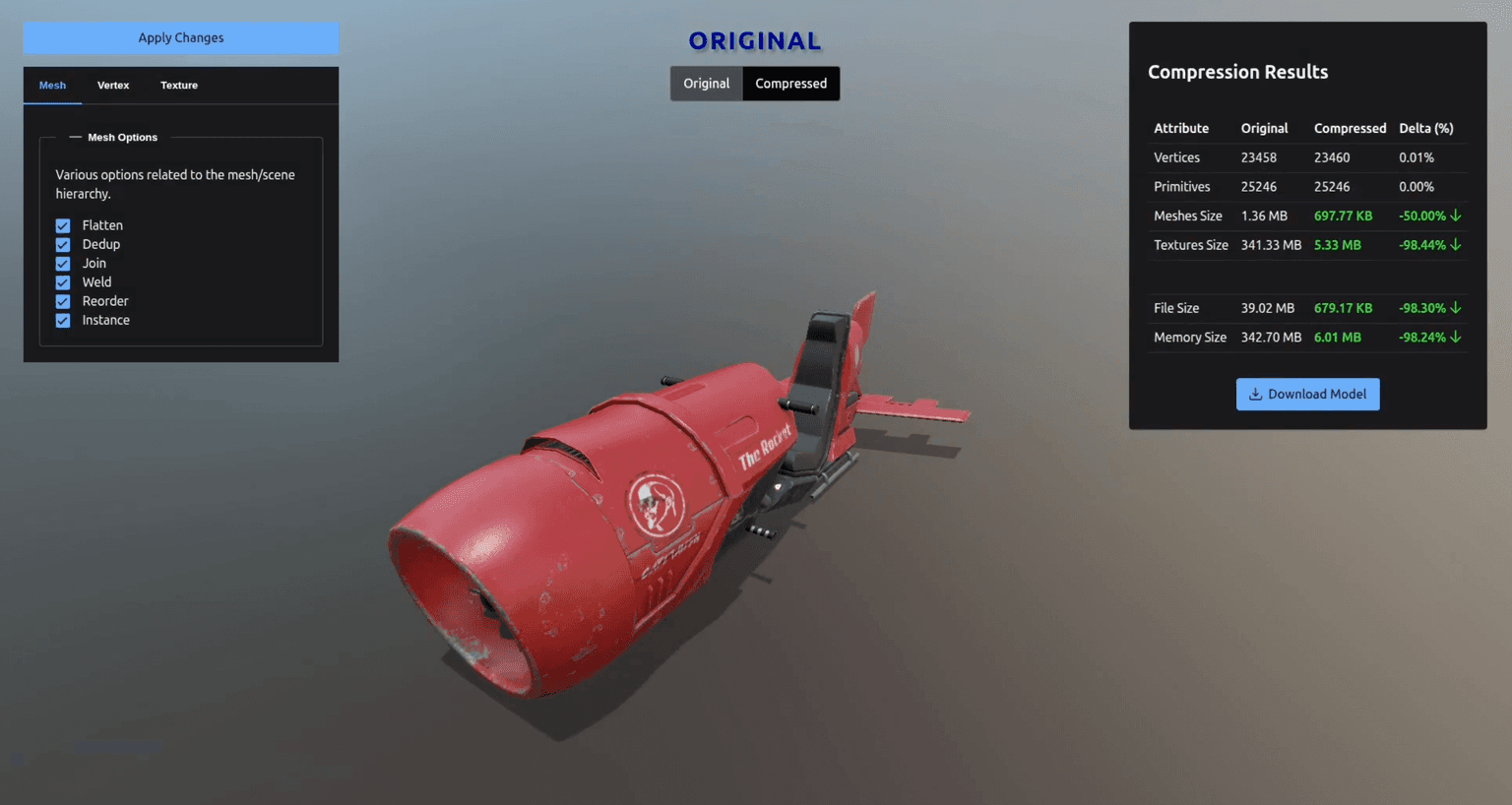
Task: Click the down arrow next to Textures Size delta
Action: tap(1458, 245)
